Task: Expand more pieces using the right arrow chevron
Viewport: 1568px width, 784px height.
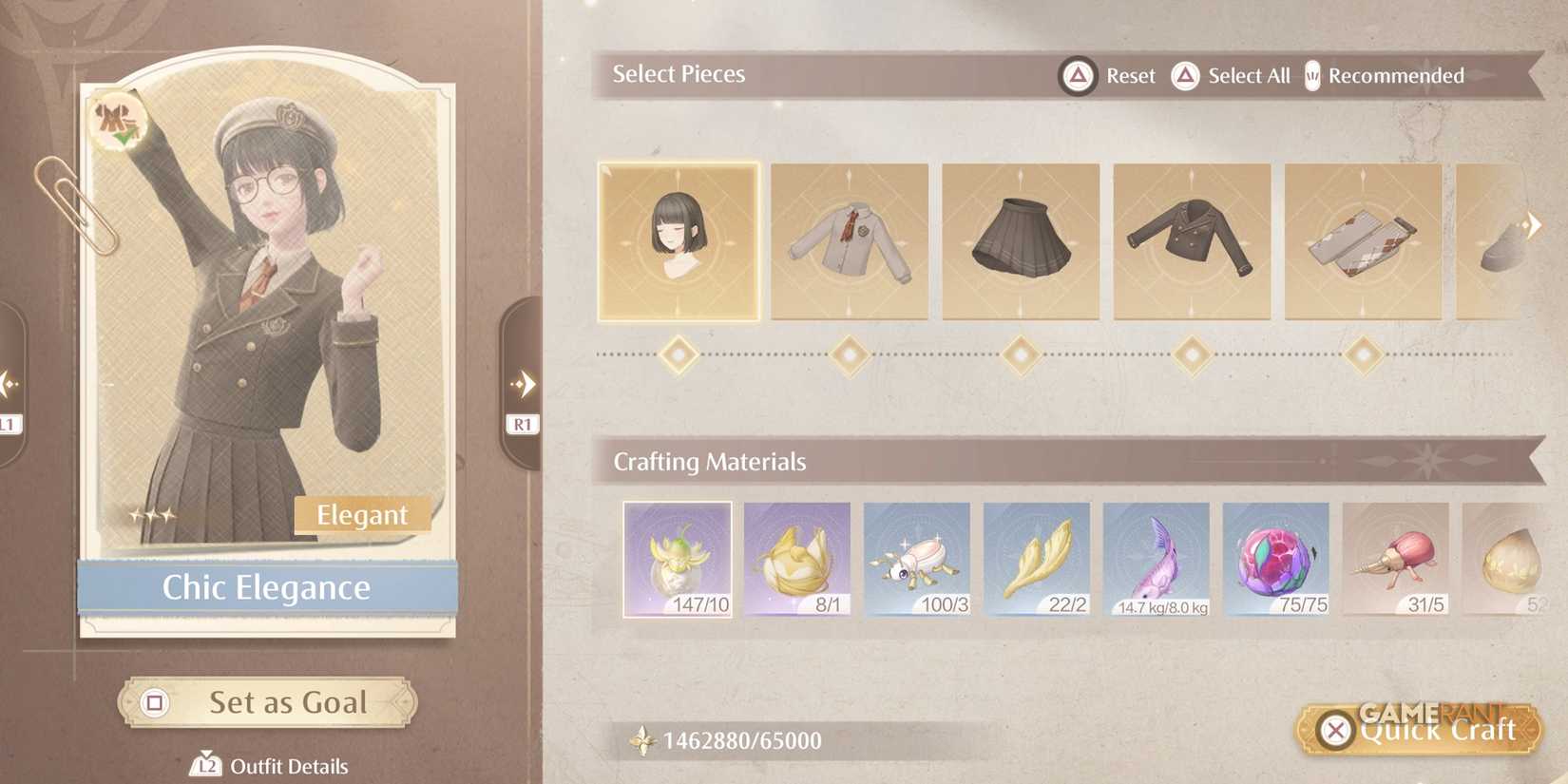Action: 1534,224
